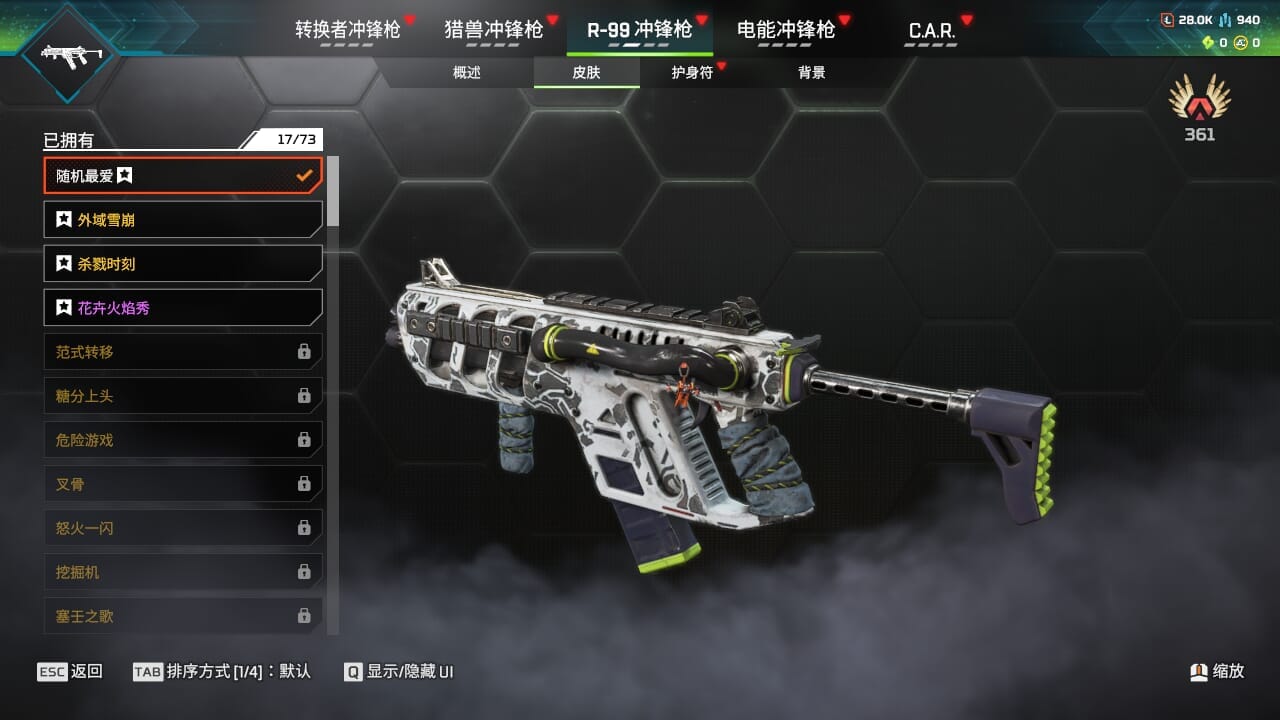Screen dimensions: 1280x720
Task: Open the C.A.R. weapon tab
Action: click(x=931, y=31)
